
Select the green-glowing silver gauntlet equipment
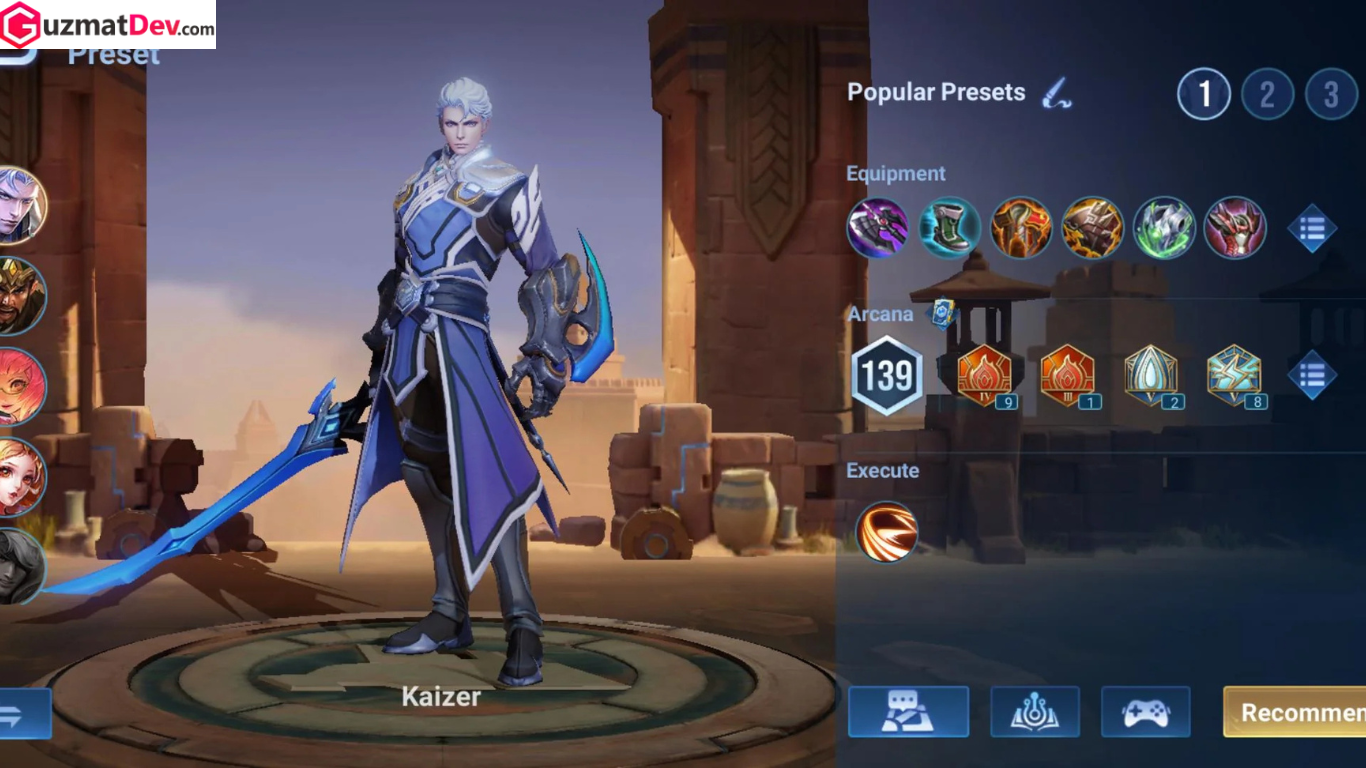(x=1164, y=228)
